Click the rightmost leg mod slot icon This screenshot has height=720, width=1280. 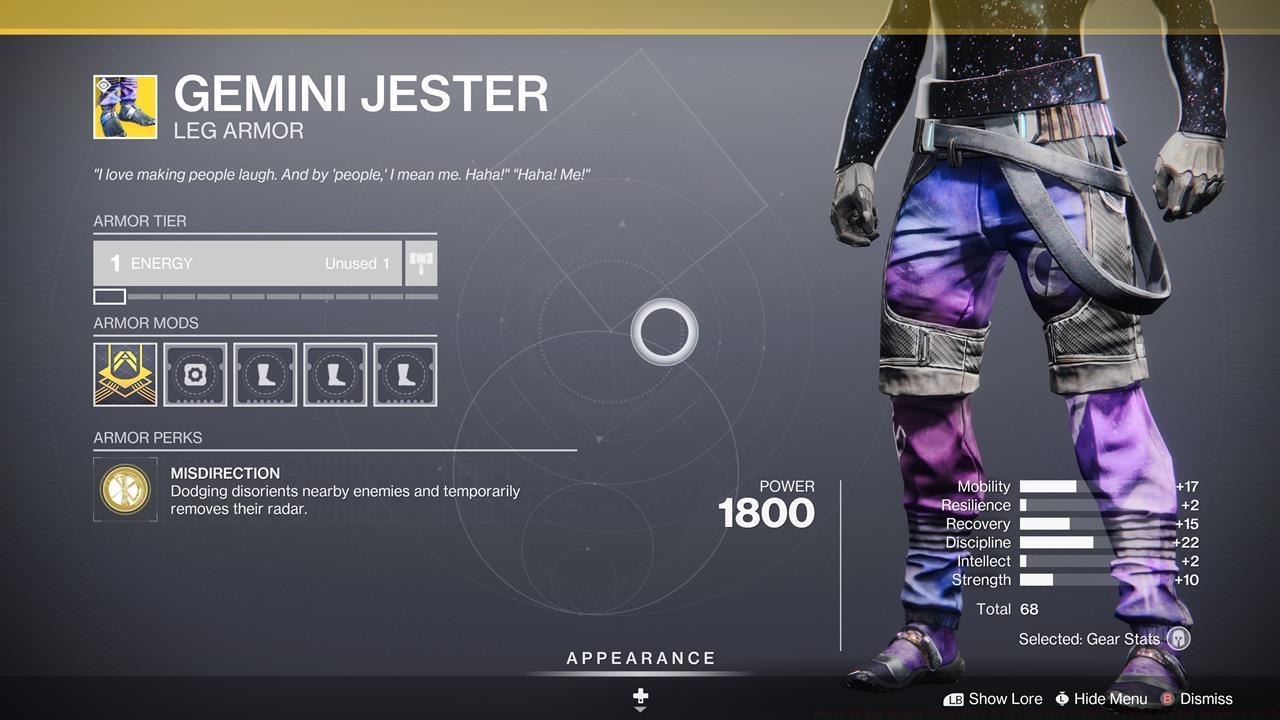click(405, 374)
